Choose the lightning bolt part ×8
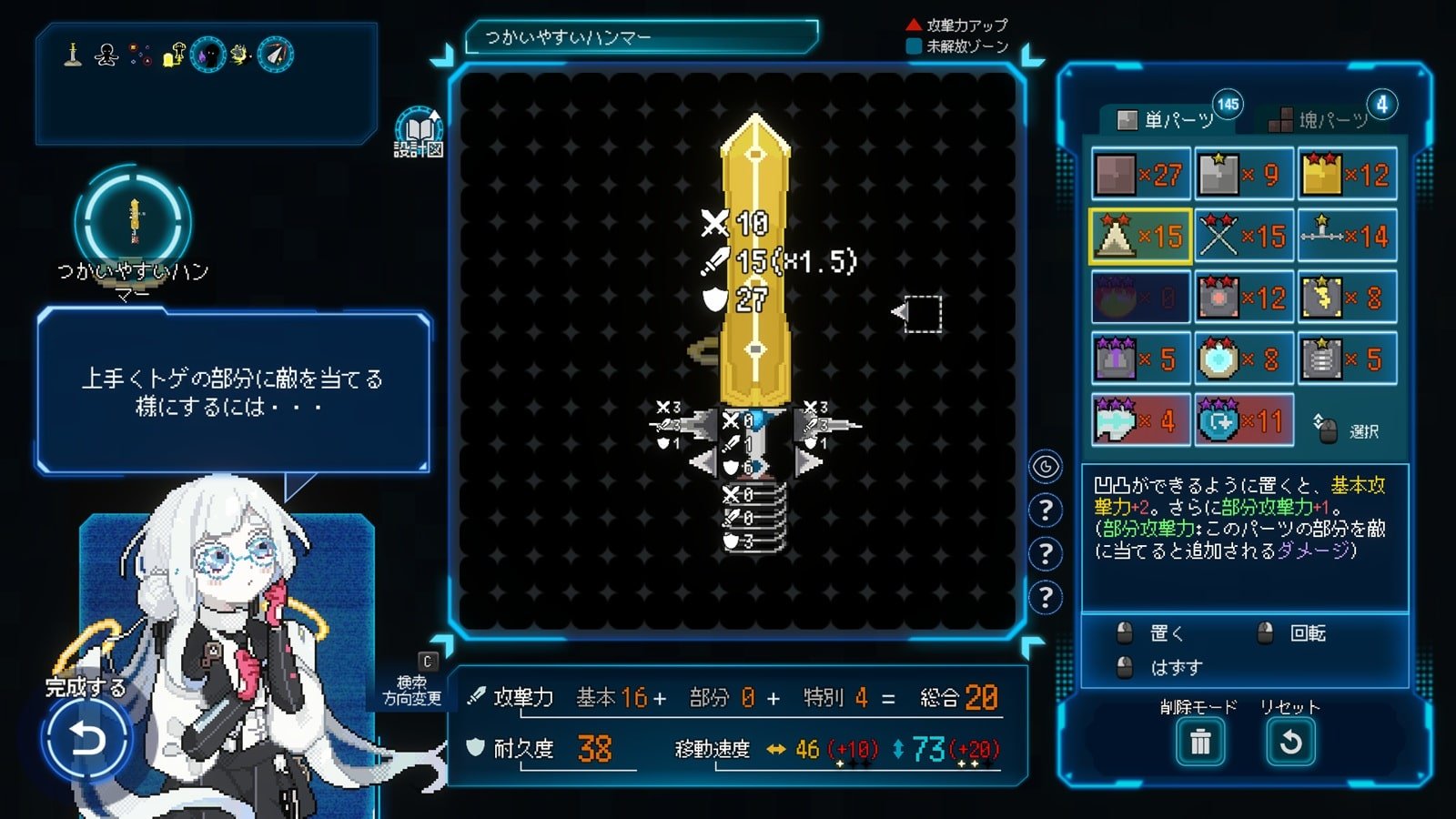Viewport: 1456px width, 819px height. (x=1347, y=298)
